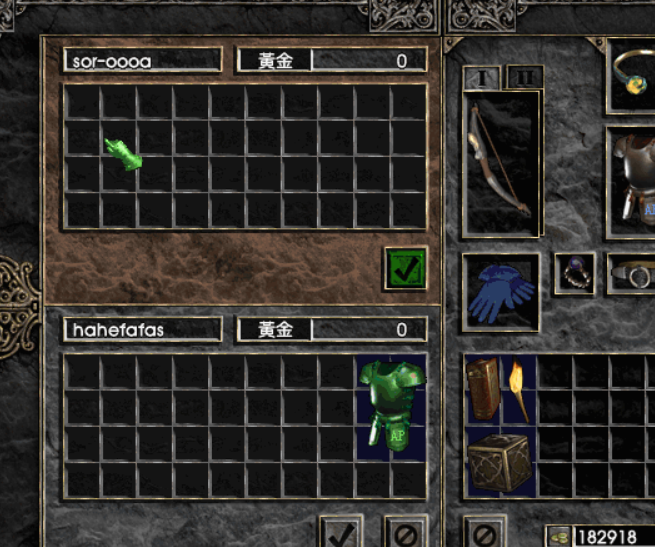This screenshot has width=655, height=547.
Task: Pick up the green armor in hahefafas's offer
Action: point(391,407)
